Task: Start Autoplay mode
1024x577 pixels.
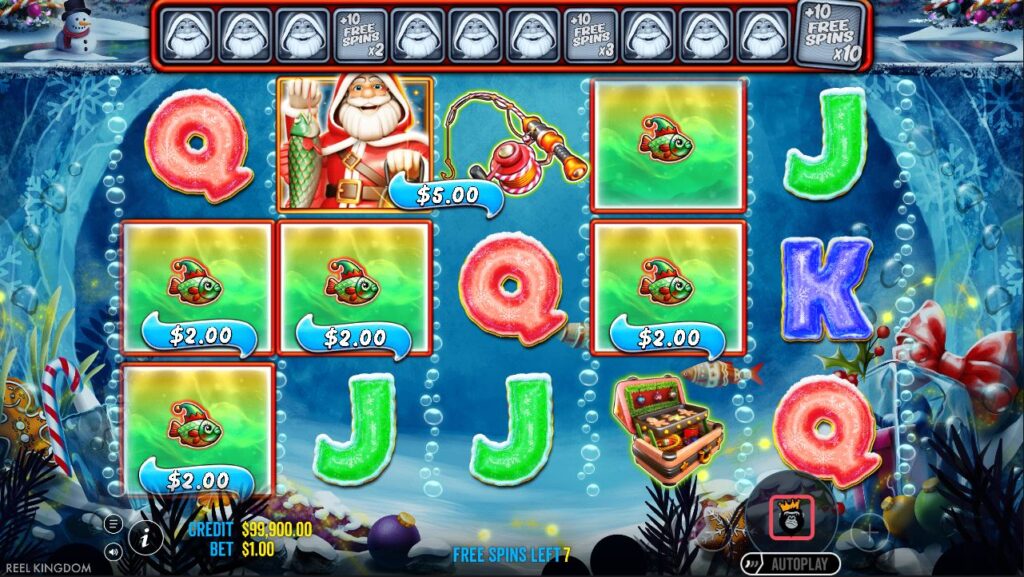Action: coord(791,564)
